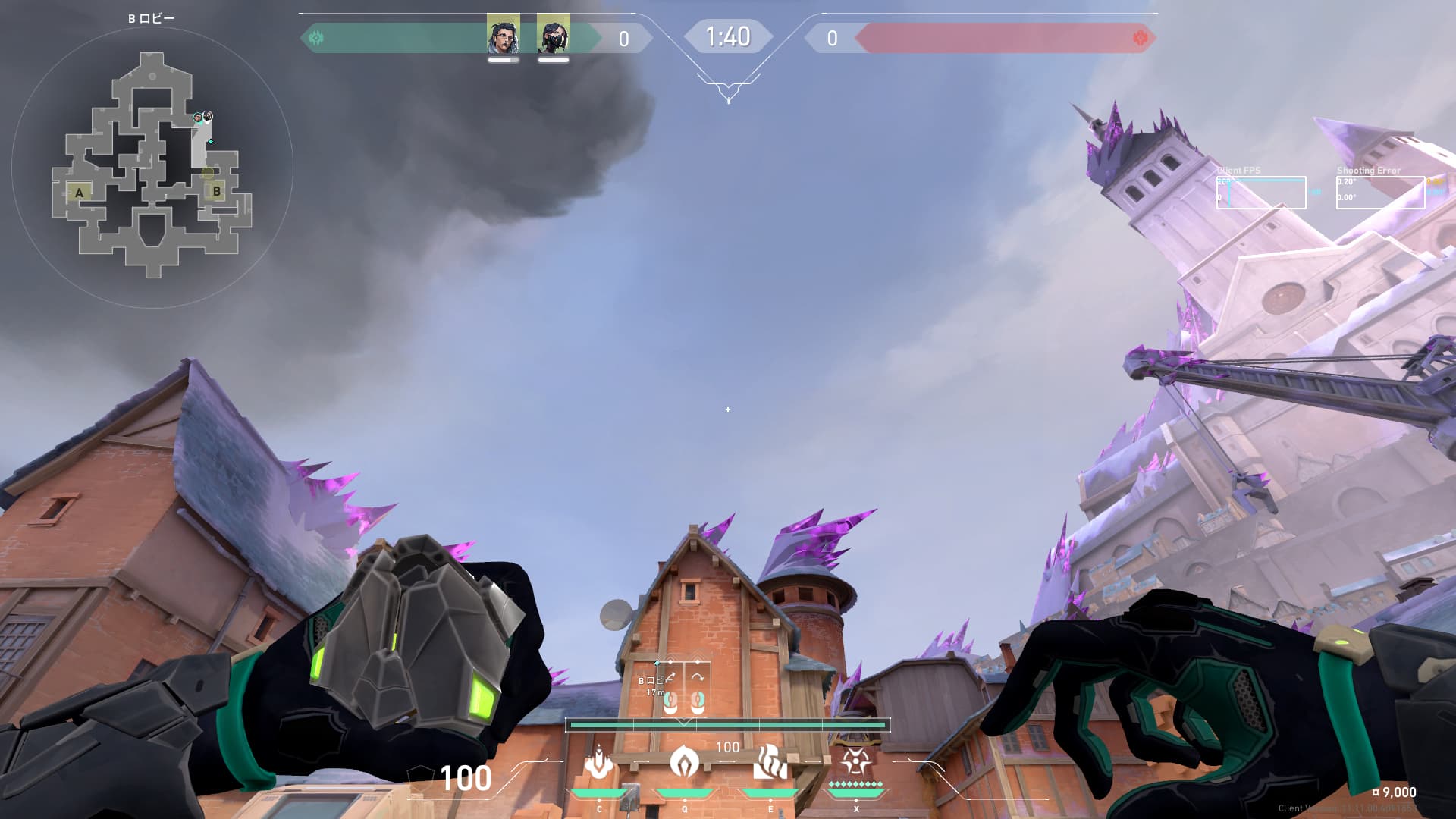The height and width of the screenshot is (819, 1456).
Task: Select the B site marker on minimap
Action: point(217,191)
